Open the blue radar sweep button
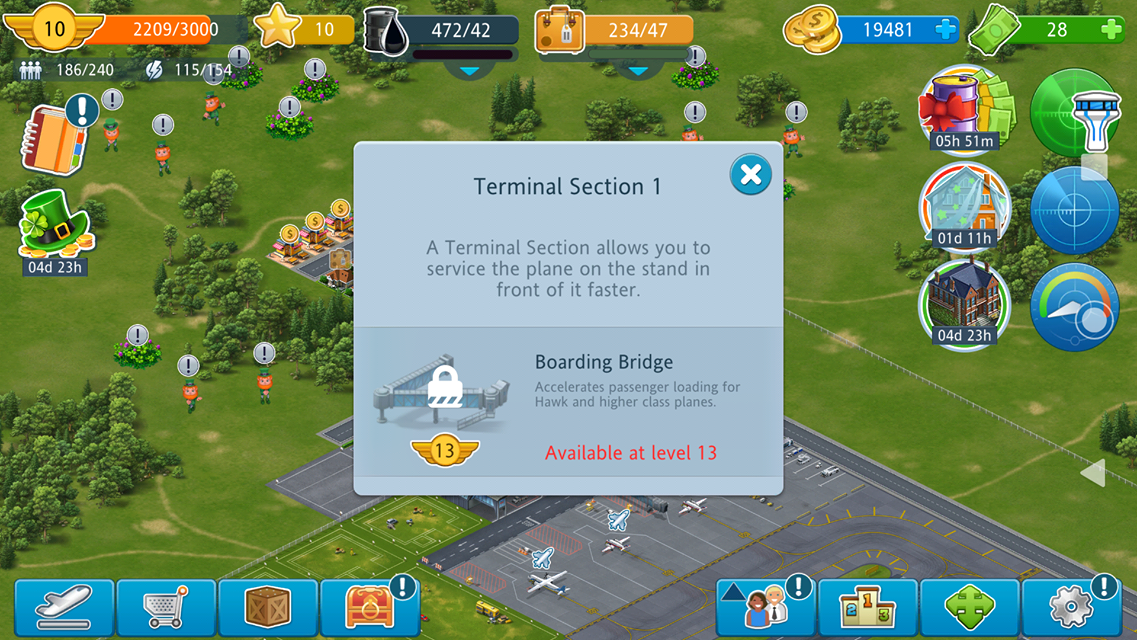 click(1075, 210)
